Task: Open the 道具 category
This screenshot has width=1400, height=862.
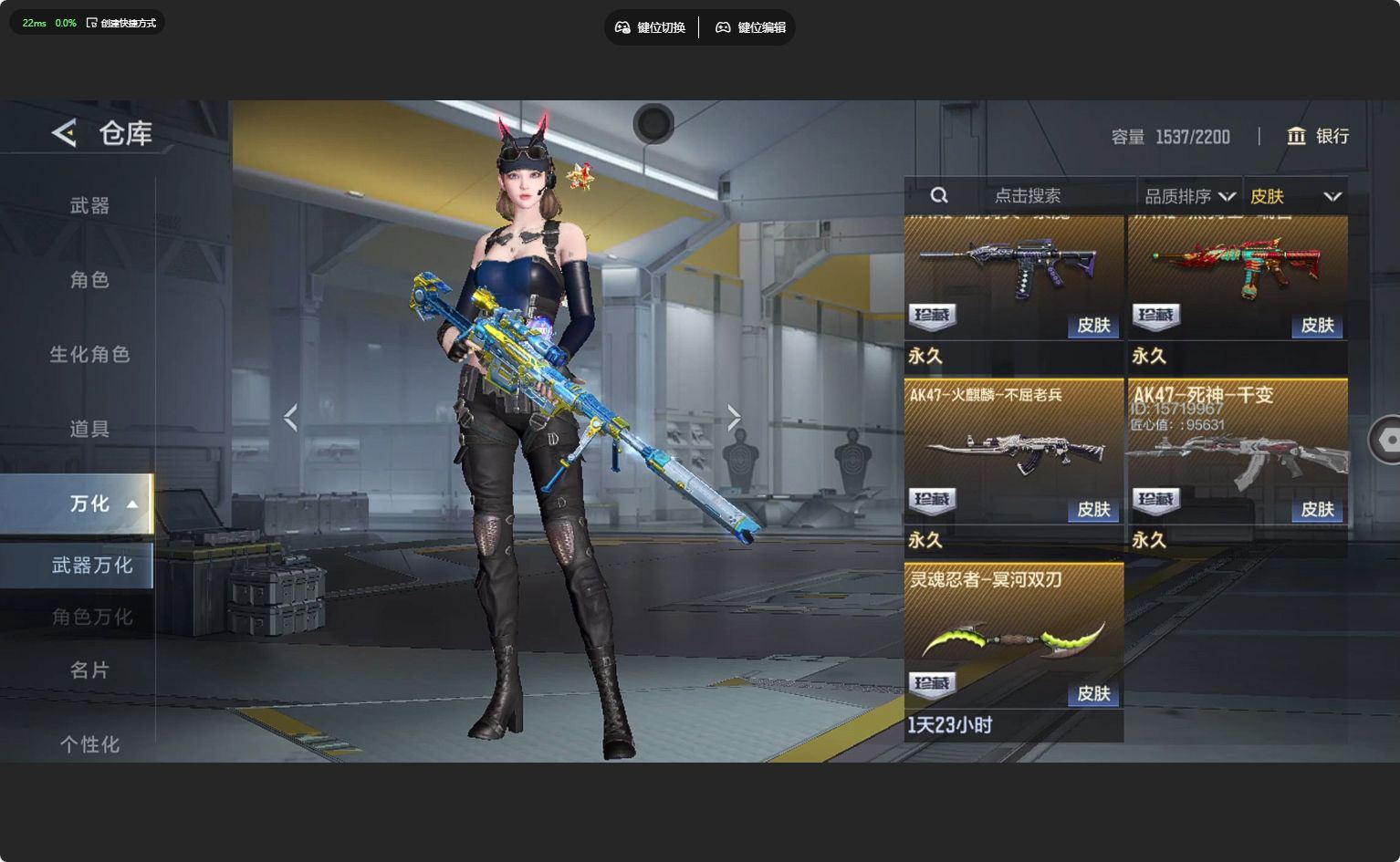Action: (x=89, y=429)
